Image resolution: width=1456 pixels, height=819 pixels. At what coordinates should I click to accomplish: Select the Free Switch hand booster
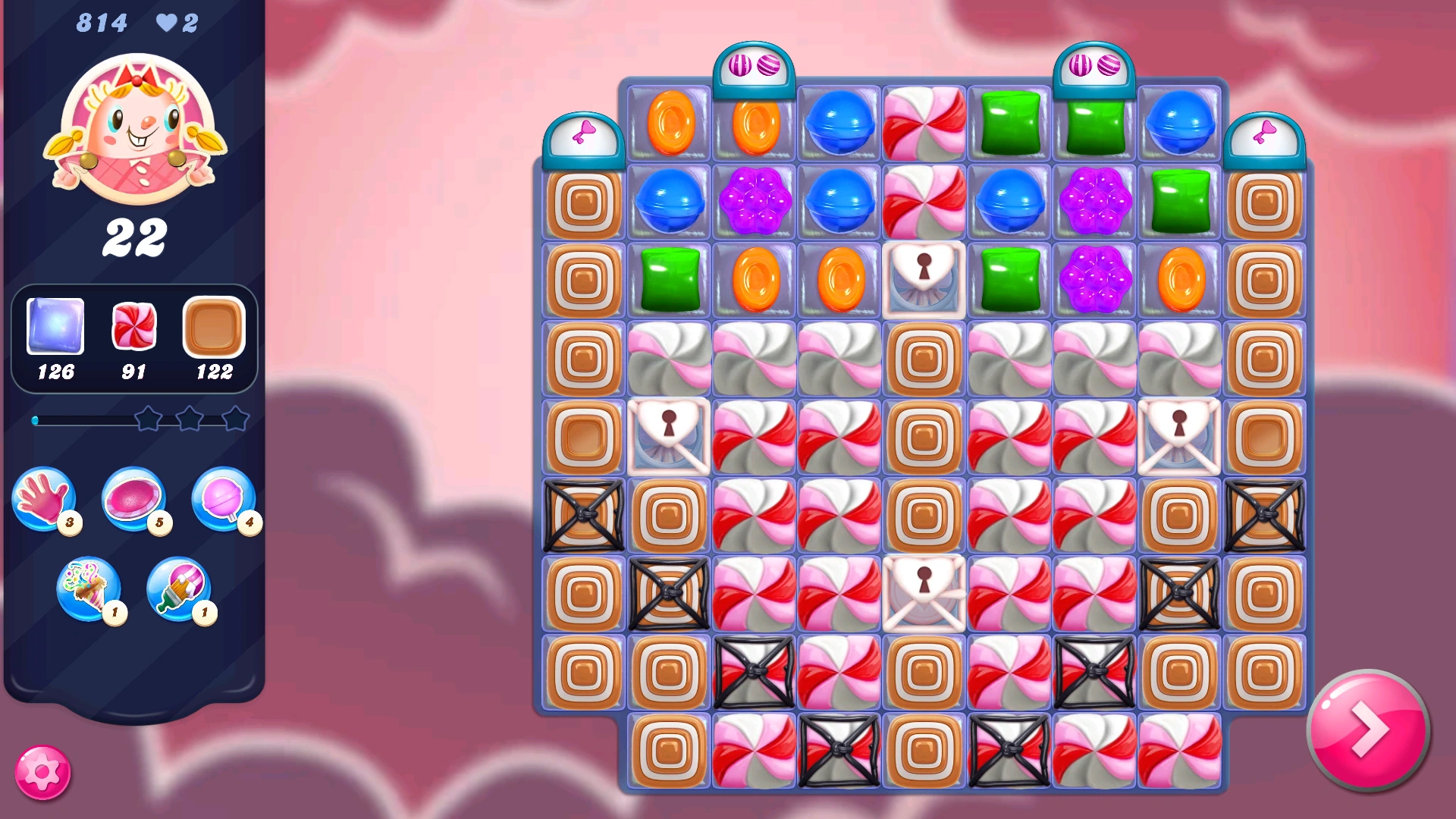coord(45,500)
